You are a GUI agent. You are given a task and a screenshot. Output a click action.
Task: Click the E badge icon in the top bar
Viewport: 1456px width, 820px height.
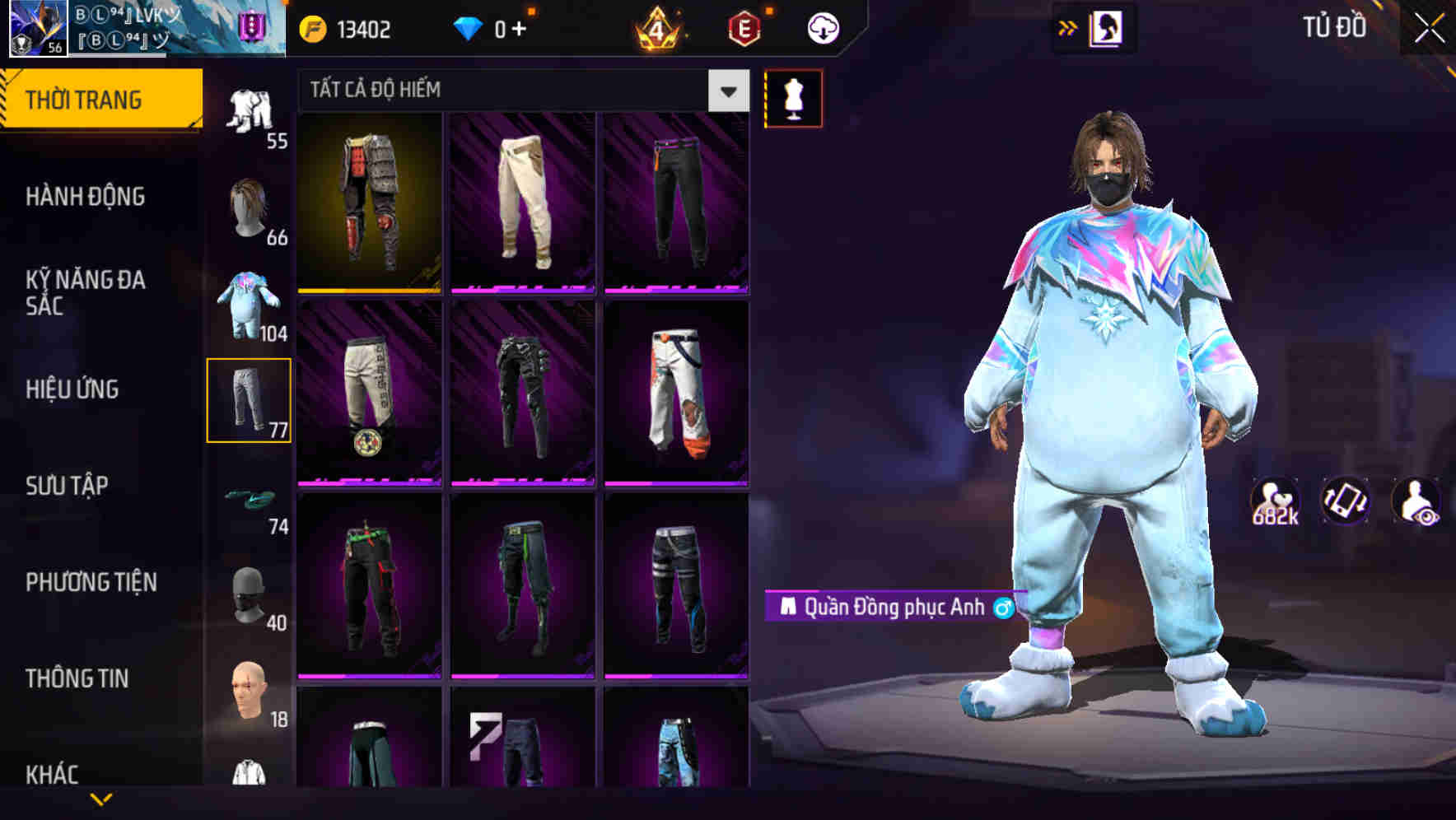(x=743, y=27)
